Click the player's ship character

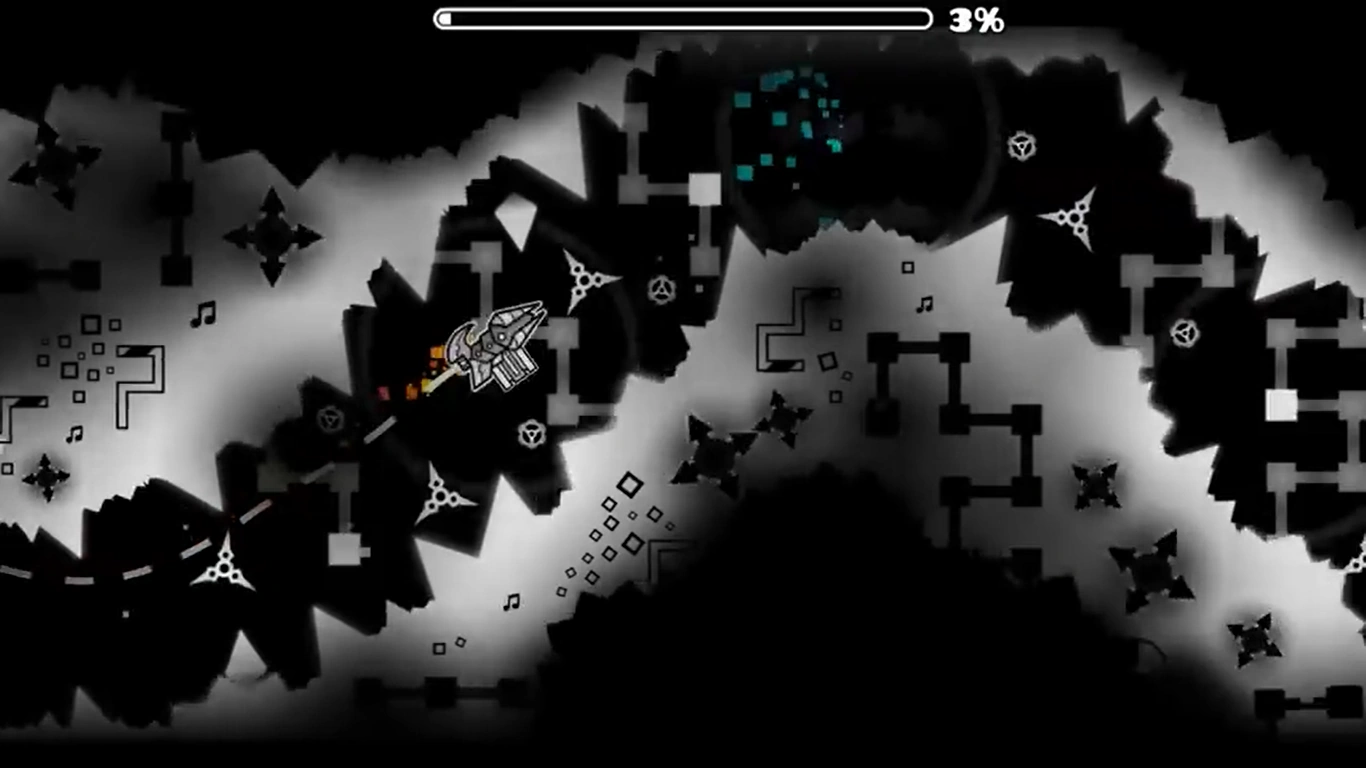[x=495, y=345]
